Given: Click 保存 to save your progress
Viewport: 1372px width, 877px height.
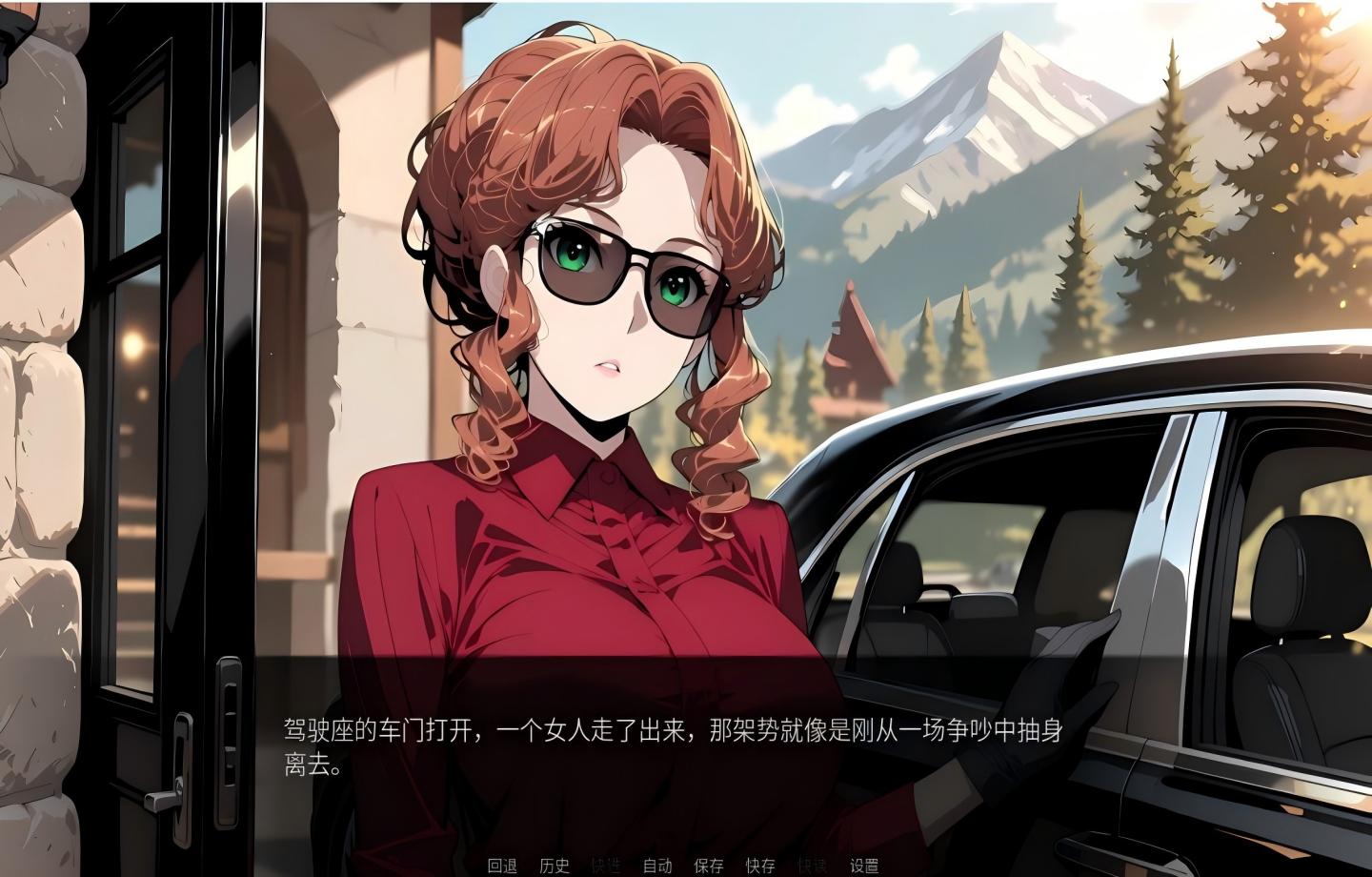Looking at the screenshot, I should click(x=708, y=867).
